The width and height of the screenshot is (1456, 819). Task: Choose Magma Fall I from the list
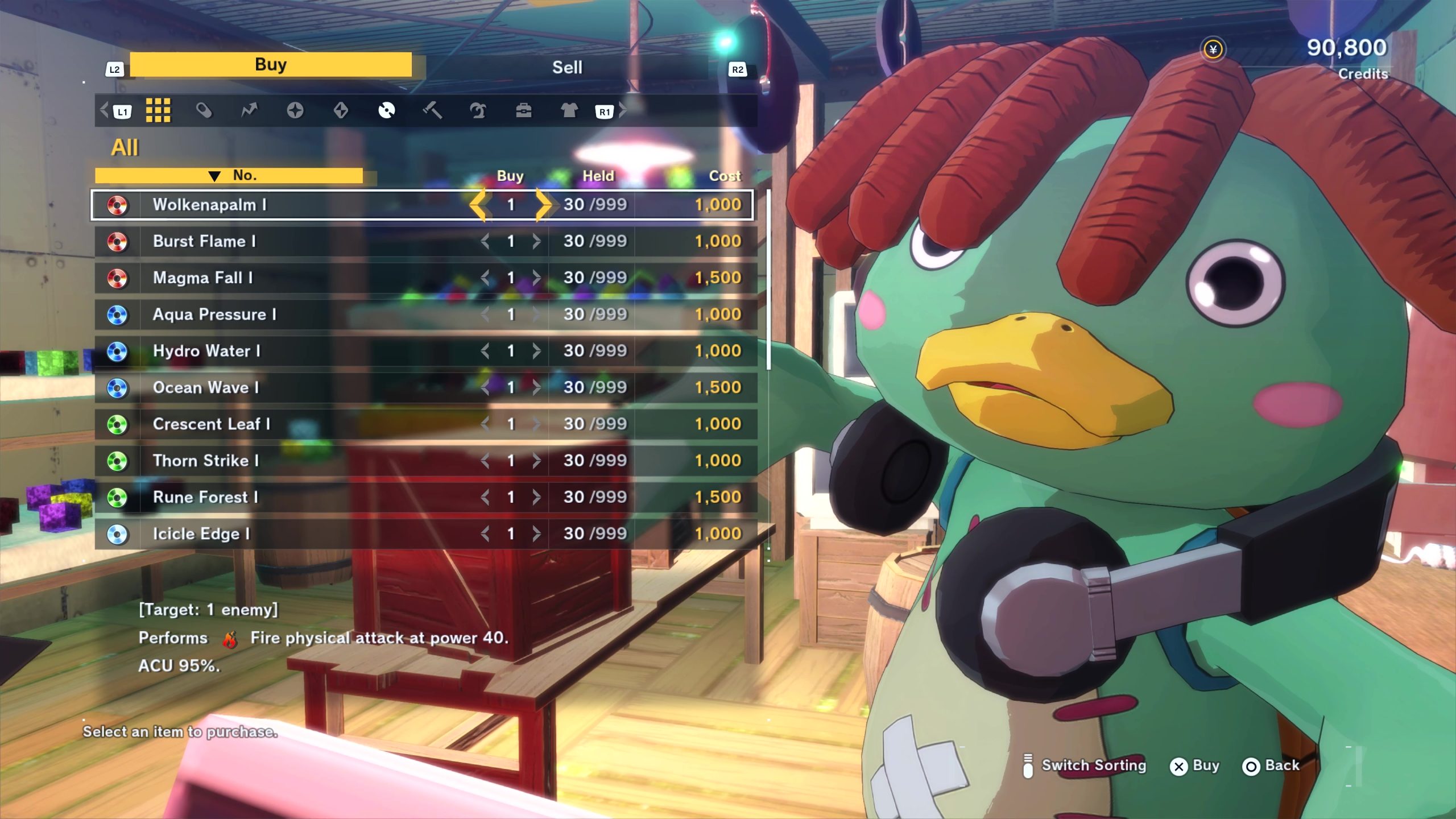[x=284, y=278]
